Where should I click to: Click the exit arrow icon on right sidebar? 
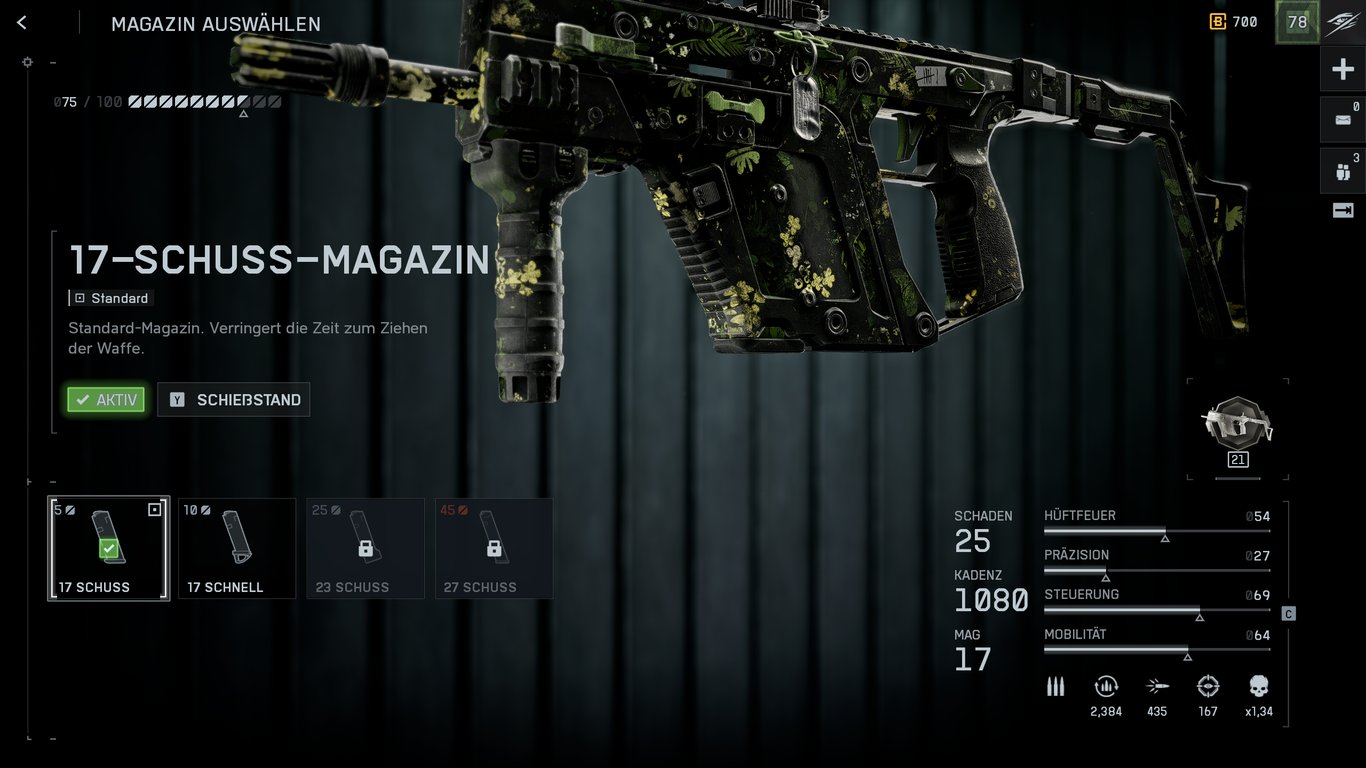click(x=1342, y=210)
